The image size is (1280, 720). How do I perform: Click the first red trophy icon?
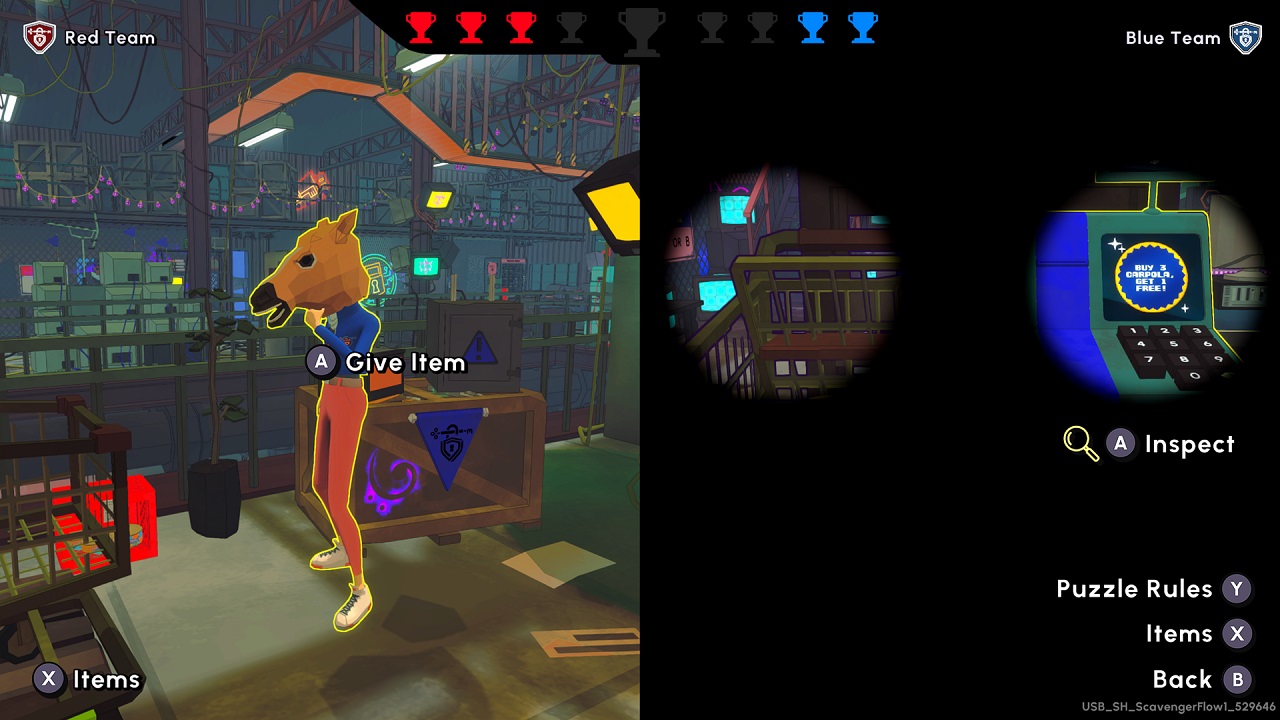pyautogui.click(x=422, y=29)
